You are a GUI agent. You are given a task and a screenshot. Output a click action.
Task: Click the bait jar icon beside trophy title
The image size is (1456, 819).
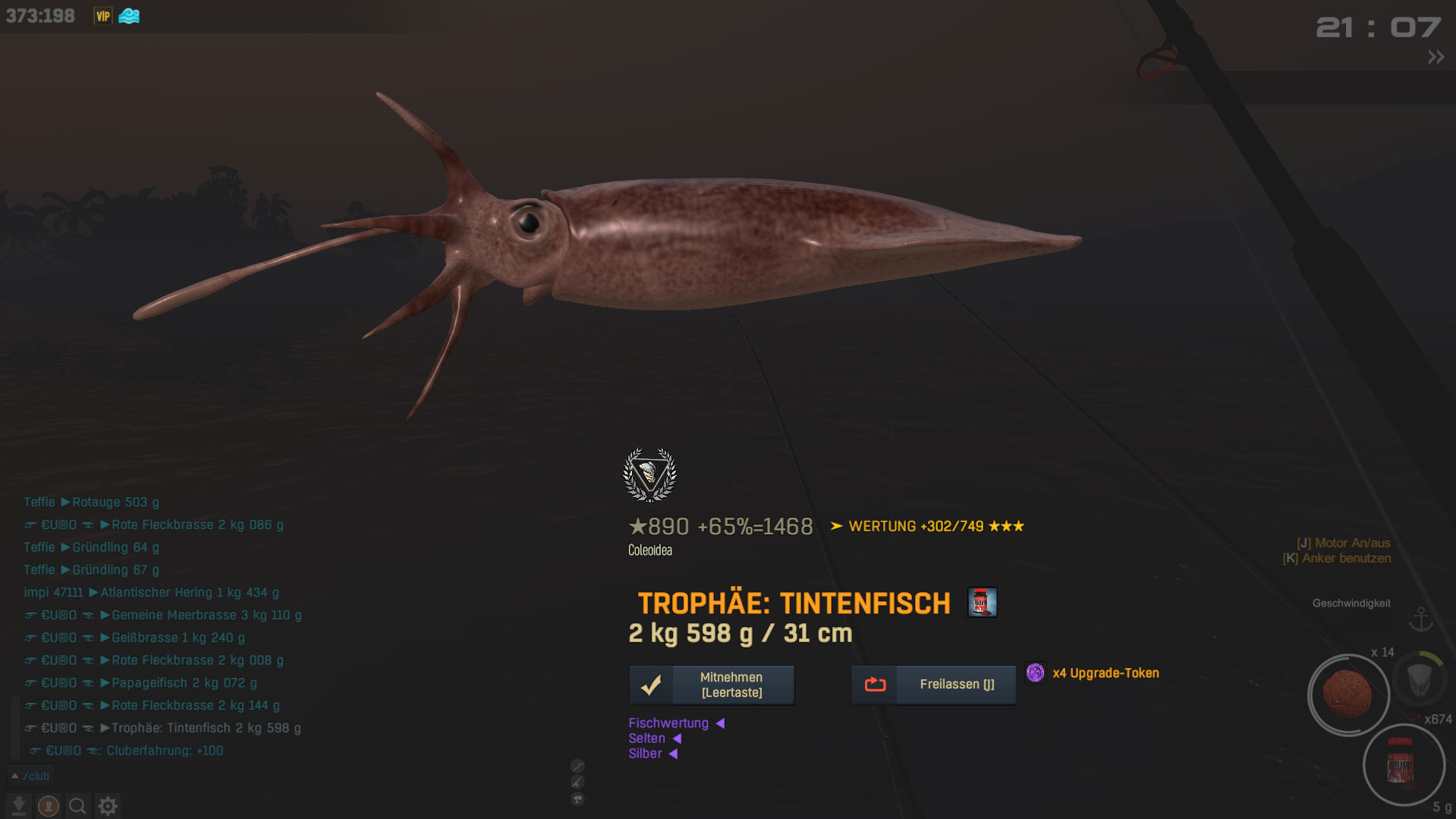click(x=982, y=603)
